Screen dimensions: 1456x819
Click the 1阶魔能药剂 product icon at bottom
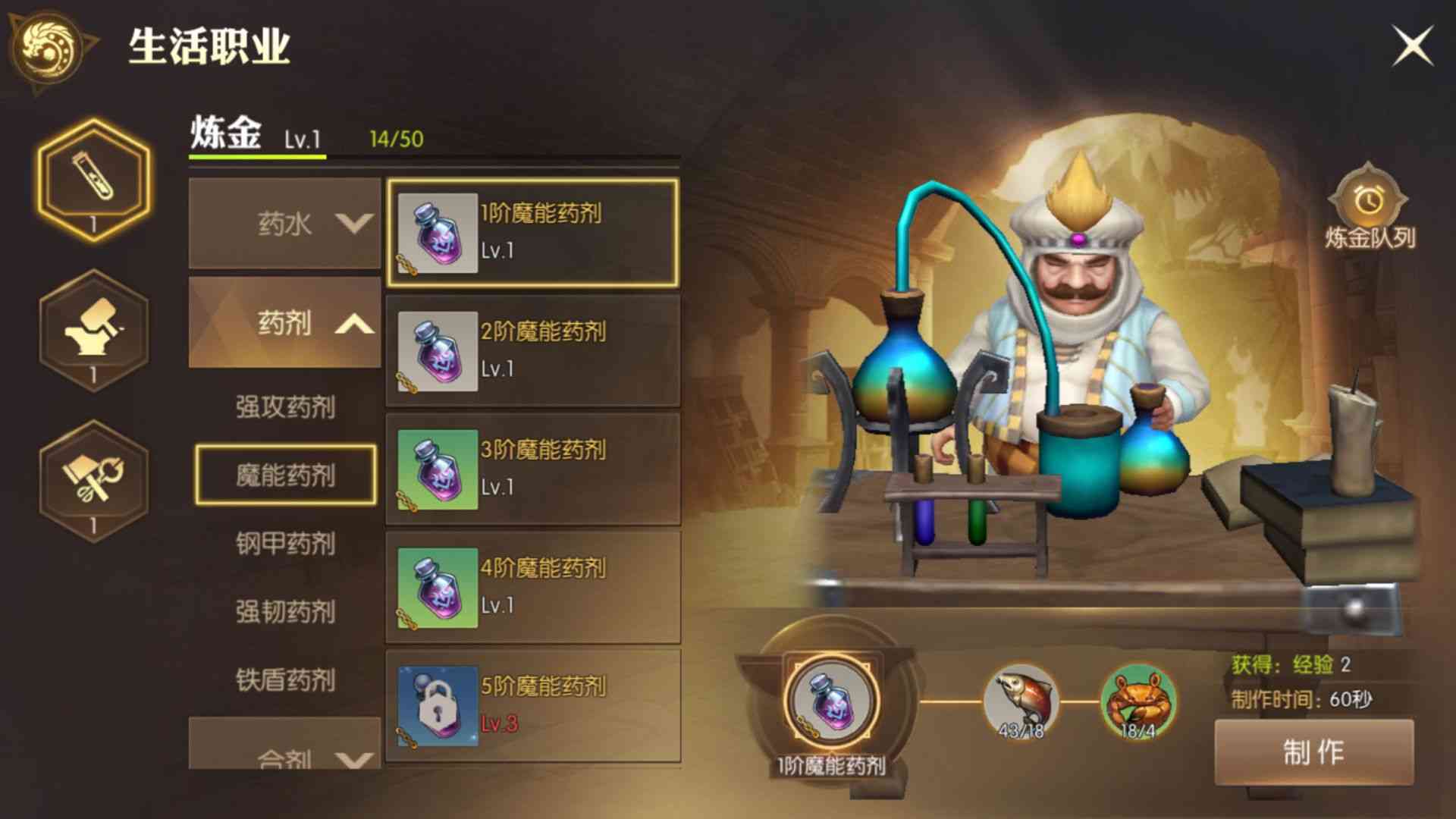[829, 698]
